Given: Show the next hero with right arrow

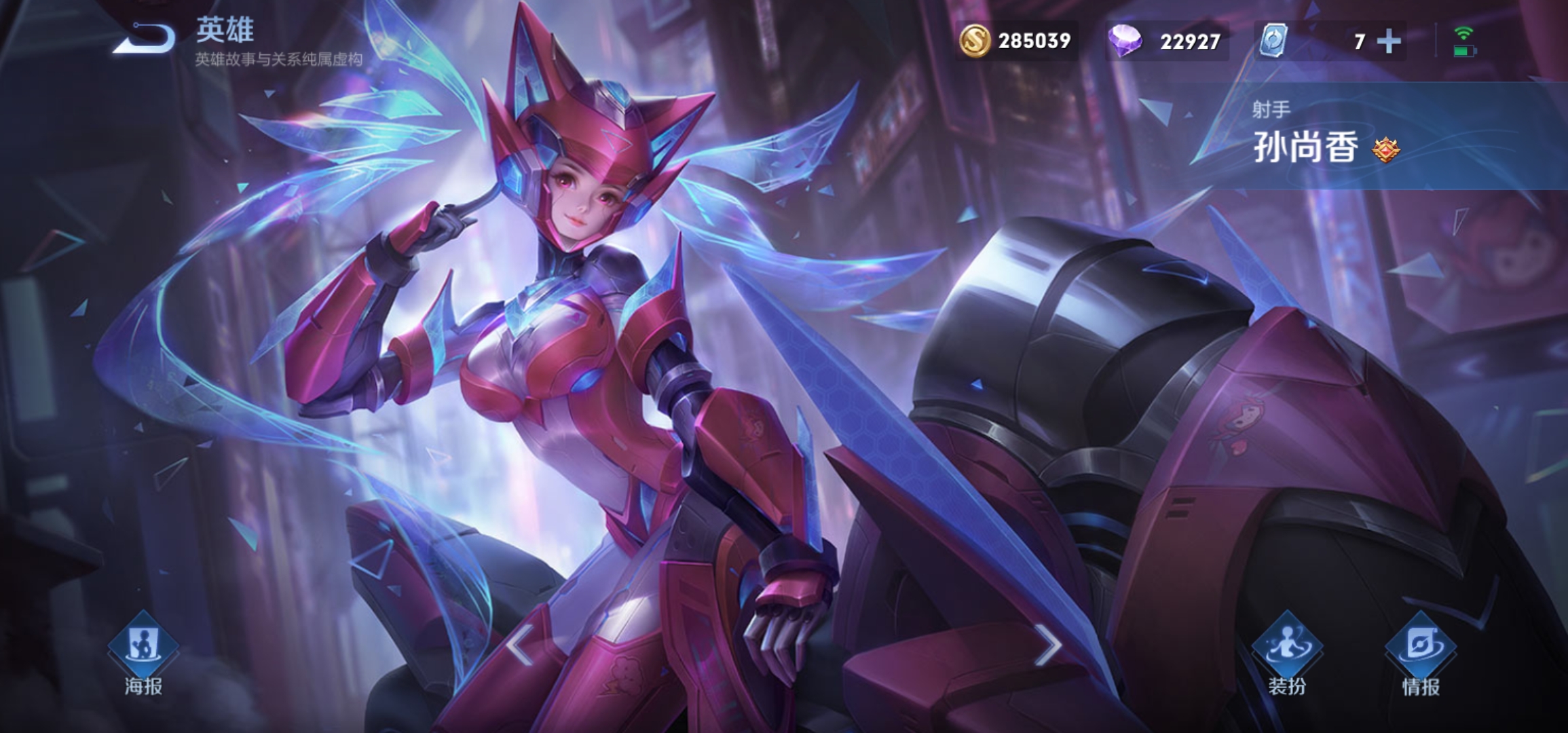Looking at the screenshot, I should pyautogui.click(x=1048, y=645).
